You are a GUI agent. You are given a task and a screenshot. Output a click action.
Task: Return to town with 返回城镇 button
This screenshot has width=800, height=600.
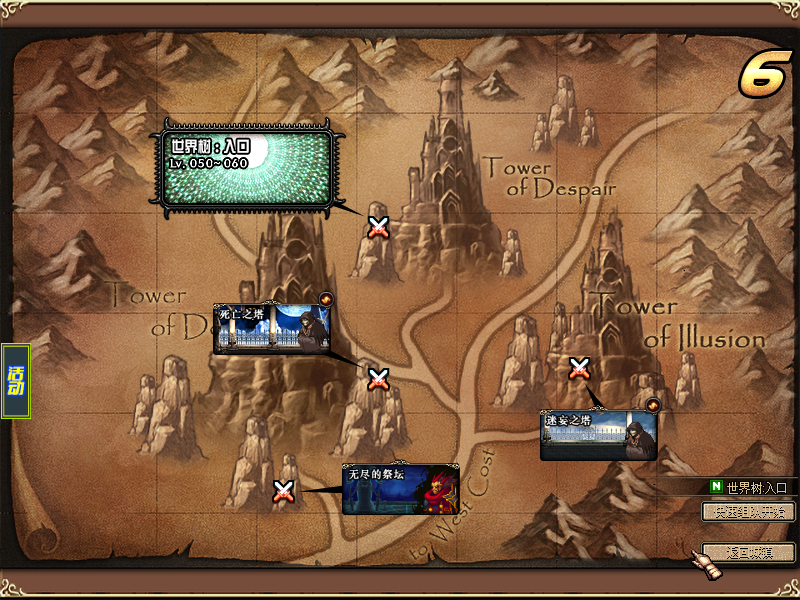tap(748, 552)
